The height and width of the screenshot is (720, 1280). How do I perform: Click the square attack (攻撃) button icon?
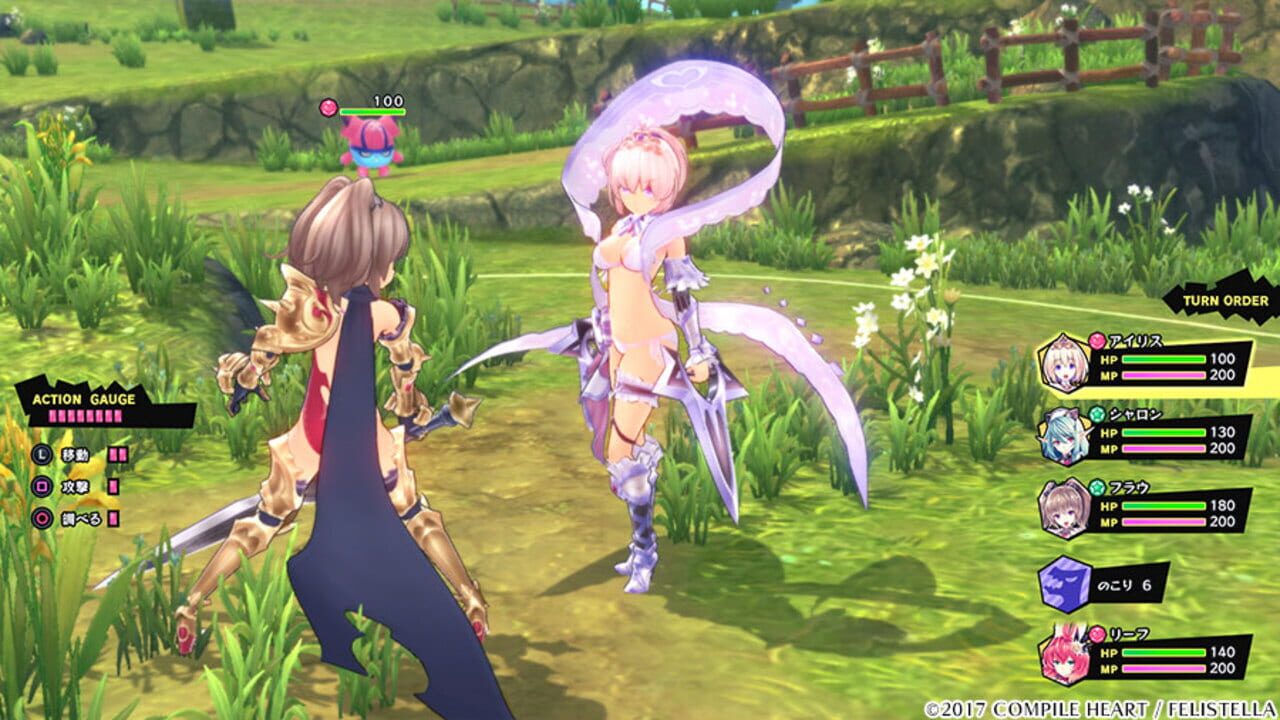pos(41,487)
